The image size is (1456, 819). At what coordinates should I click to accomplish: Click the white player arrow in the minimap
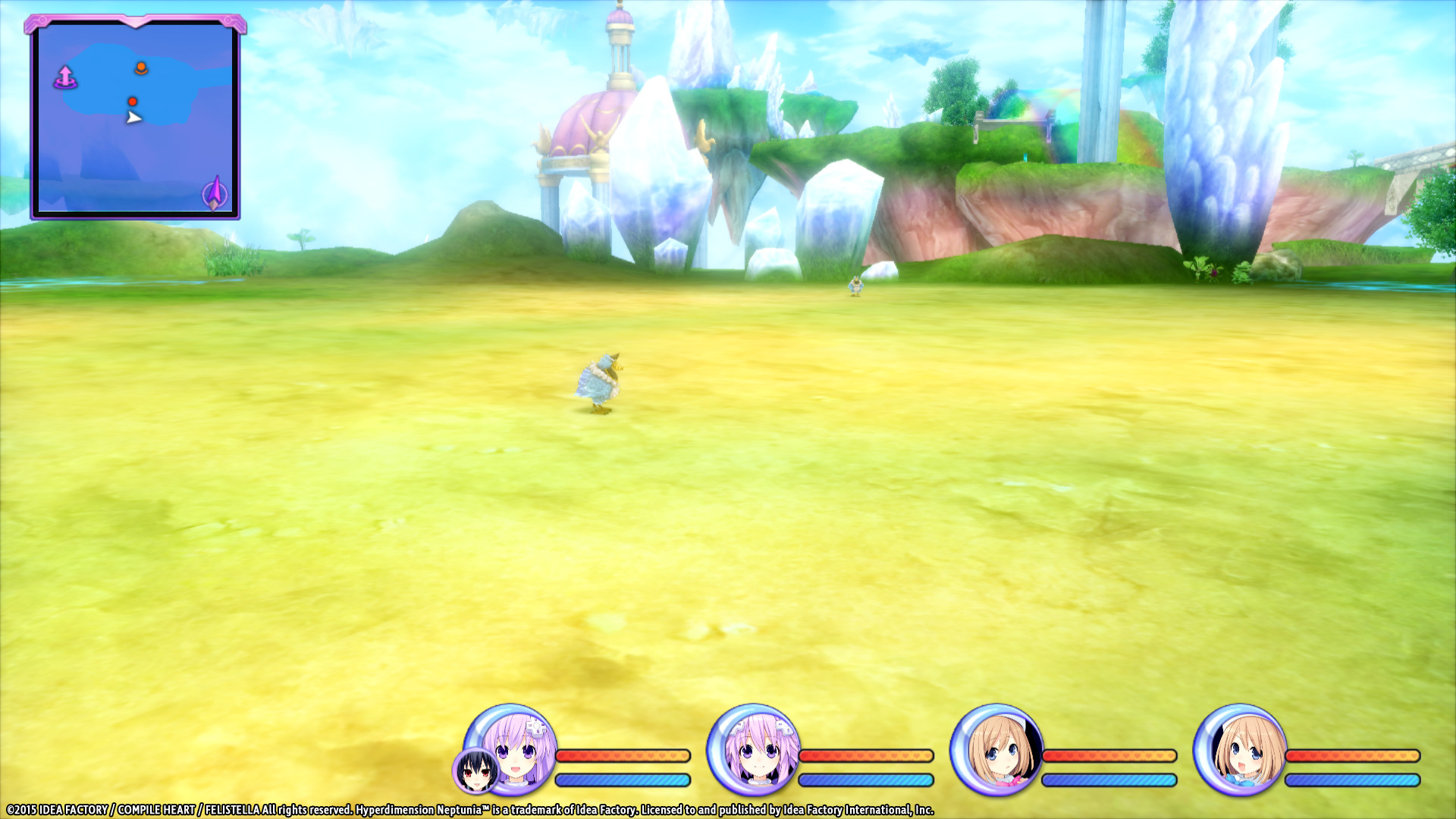[134, 118]
